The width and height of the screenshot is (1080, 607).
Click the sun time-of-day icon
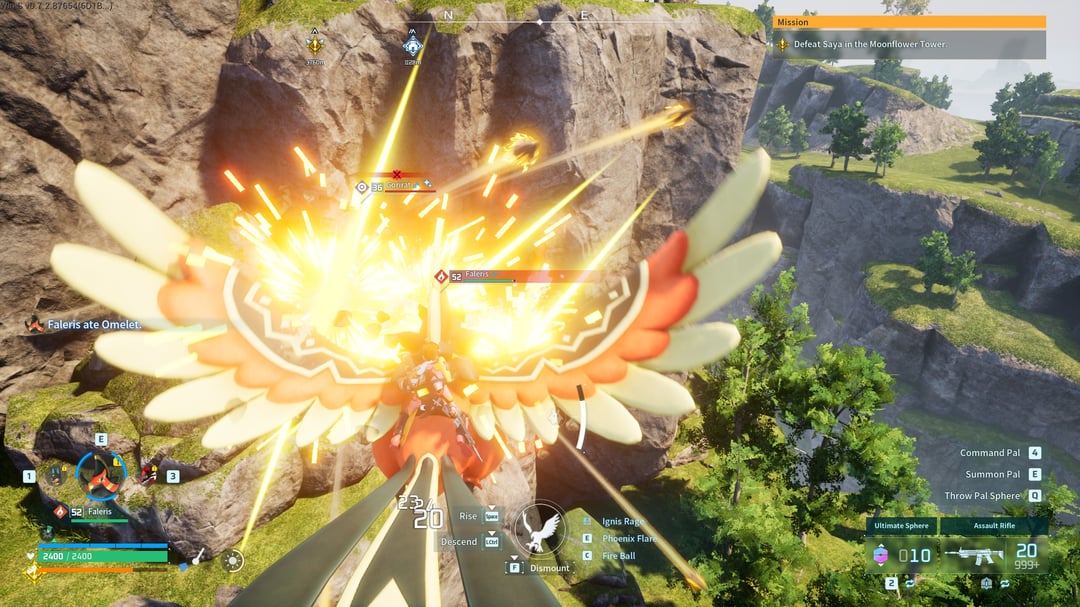232,561
